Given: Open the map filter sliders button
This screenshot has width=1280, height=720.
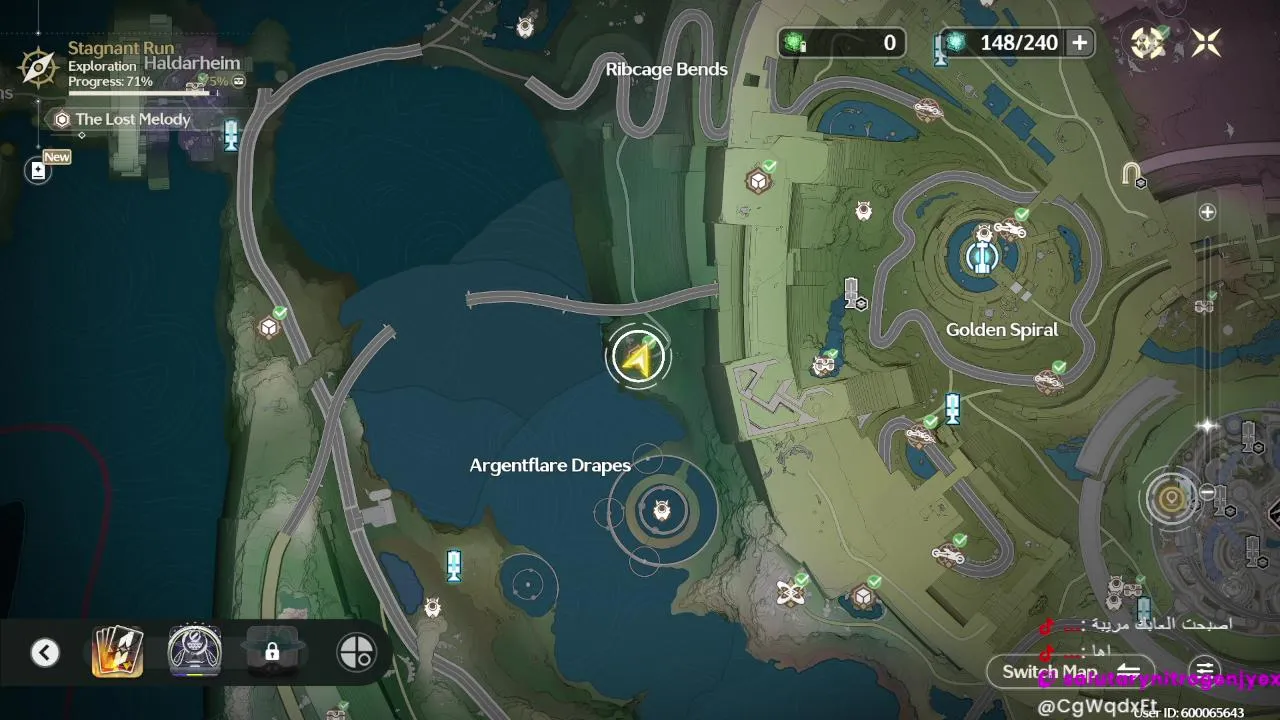Looking at the screenshot, I should coord(1205,671).
